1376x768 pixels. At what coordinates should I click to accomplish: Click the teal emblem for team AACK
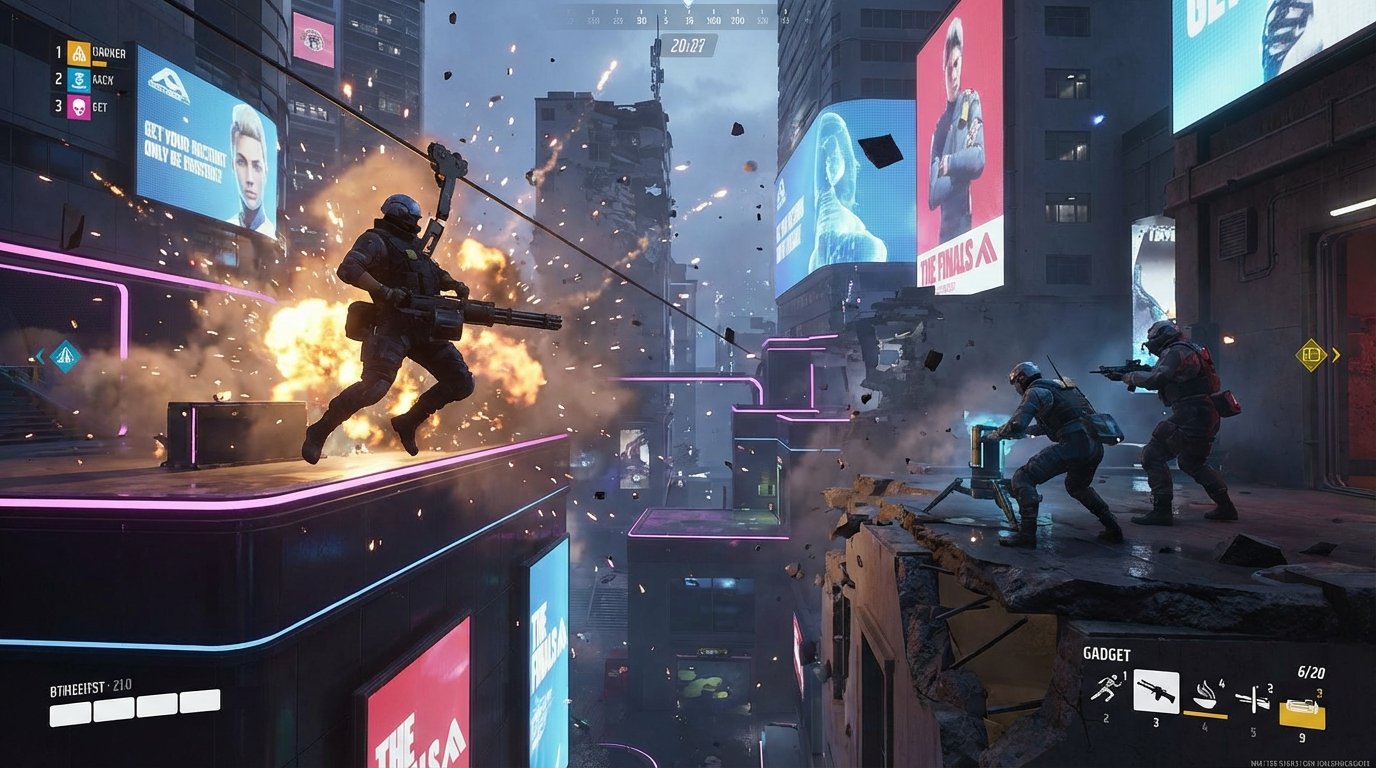[x=79, y=79]
